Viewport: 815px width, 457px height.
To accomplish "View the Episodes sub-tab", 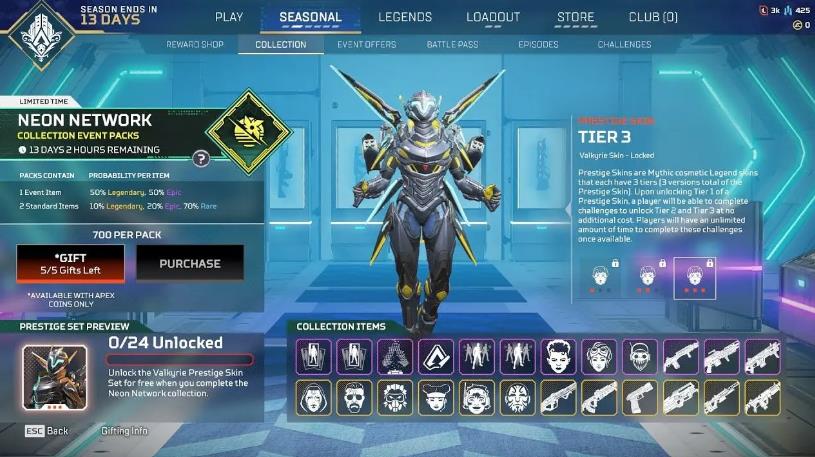I will pos(538,45).
